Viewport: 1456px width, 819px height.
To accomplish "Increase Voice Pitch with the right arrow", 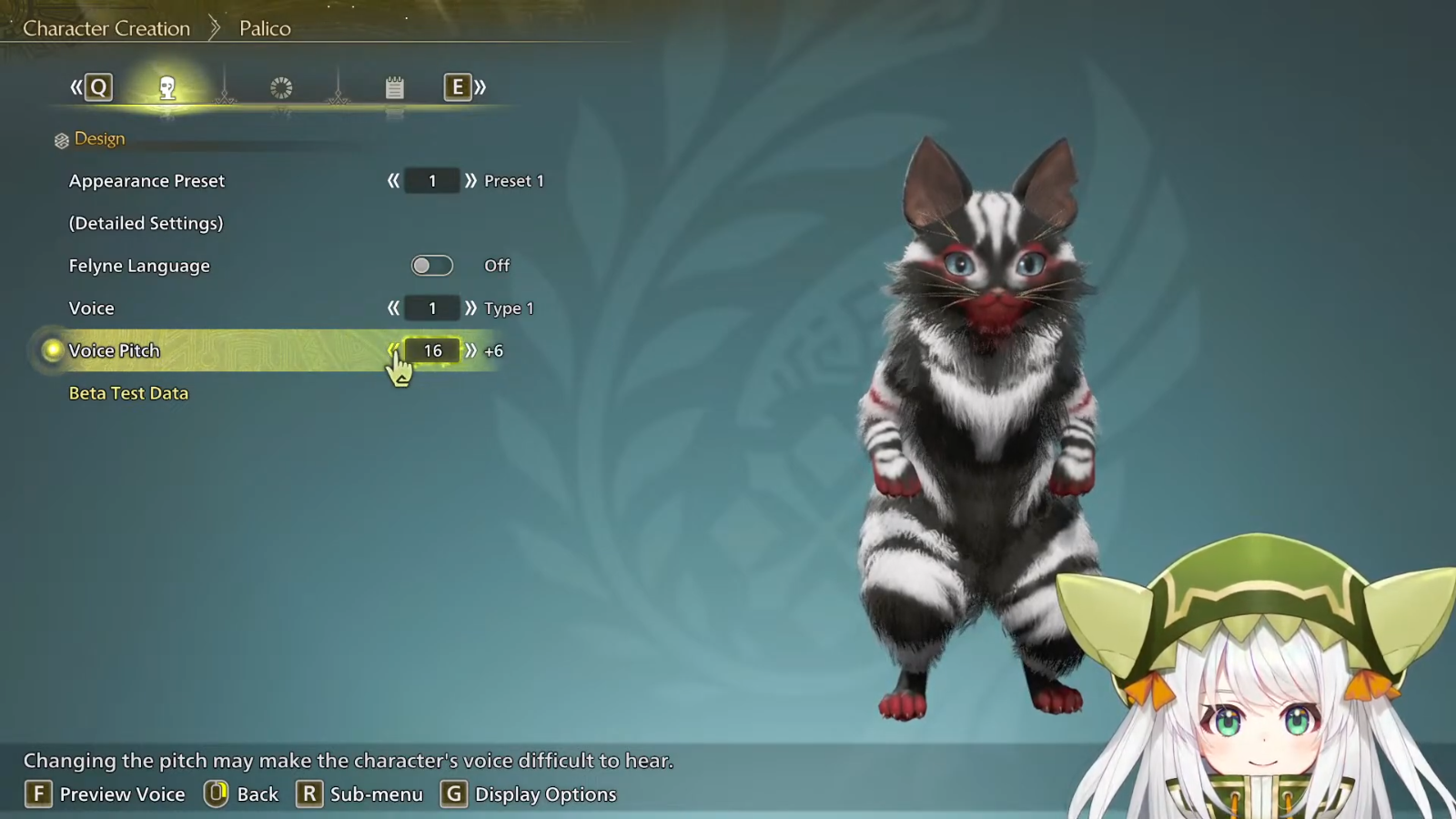I will (x=470, y=350).
